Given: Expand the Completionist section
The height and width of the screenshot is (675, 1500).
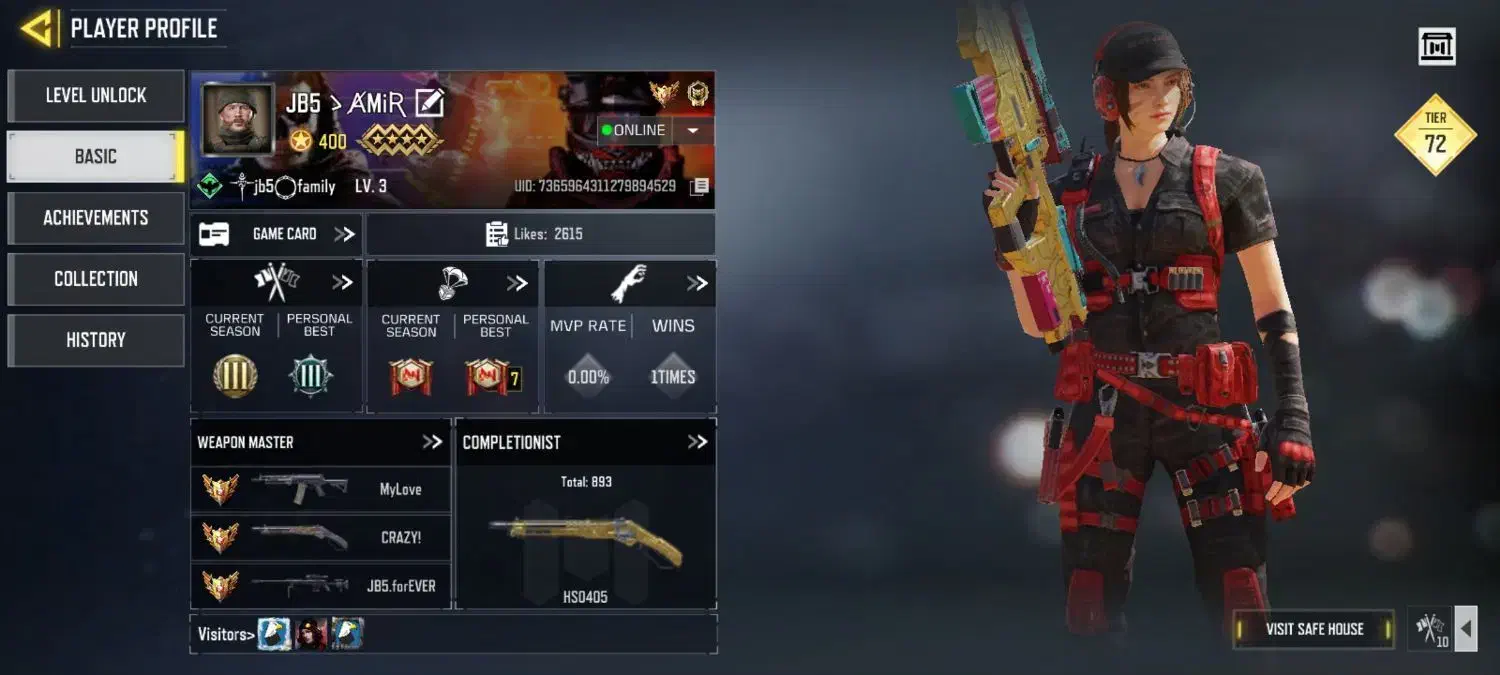Looking at the screenshot, I should click(697, 442).
